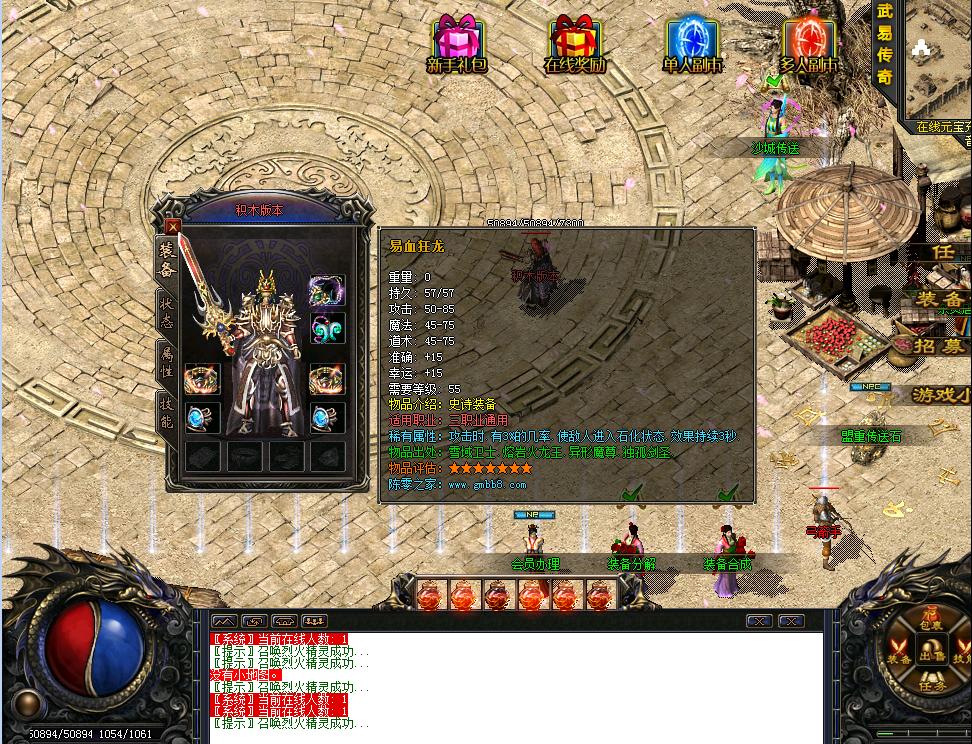Select the purple necklace equipment slot
The width and height of the screenshot is (972, 744).
tap(327, 292)
